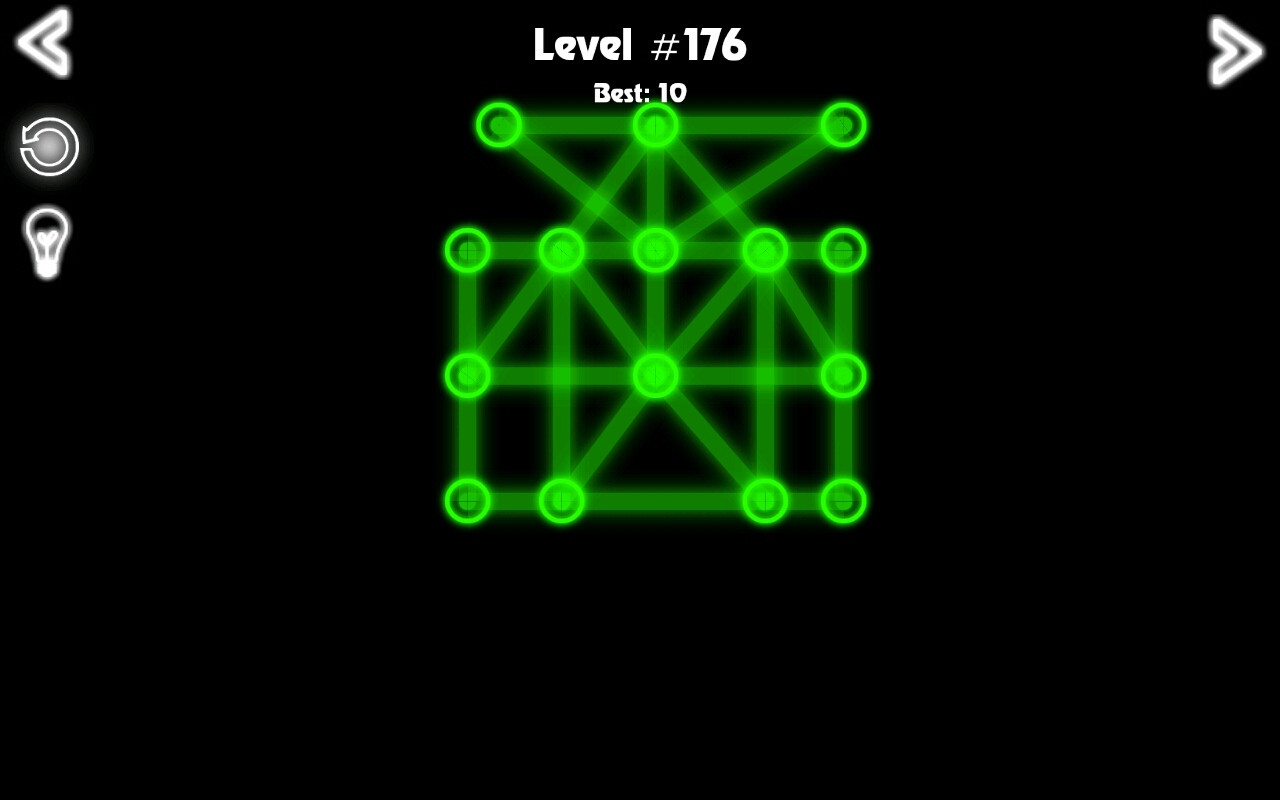
Task: Tap the rightmost node in second row
Action: pos(843,251)
